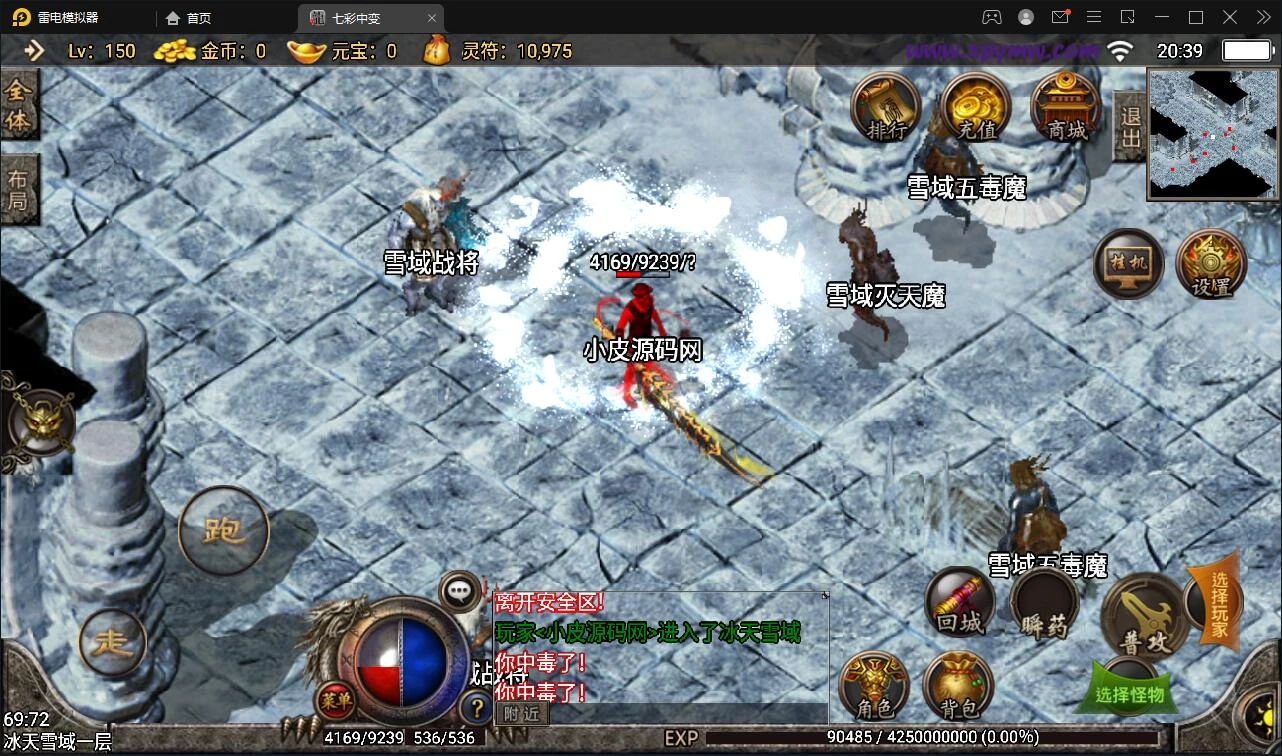Open the 布局 layout tab

pyautogui.click(x=18, y=190)
